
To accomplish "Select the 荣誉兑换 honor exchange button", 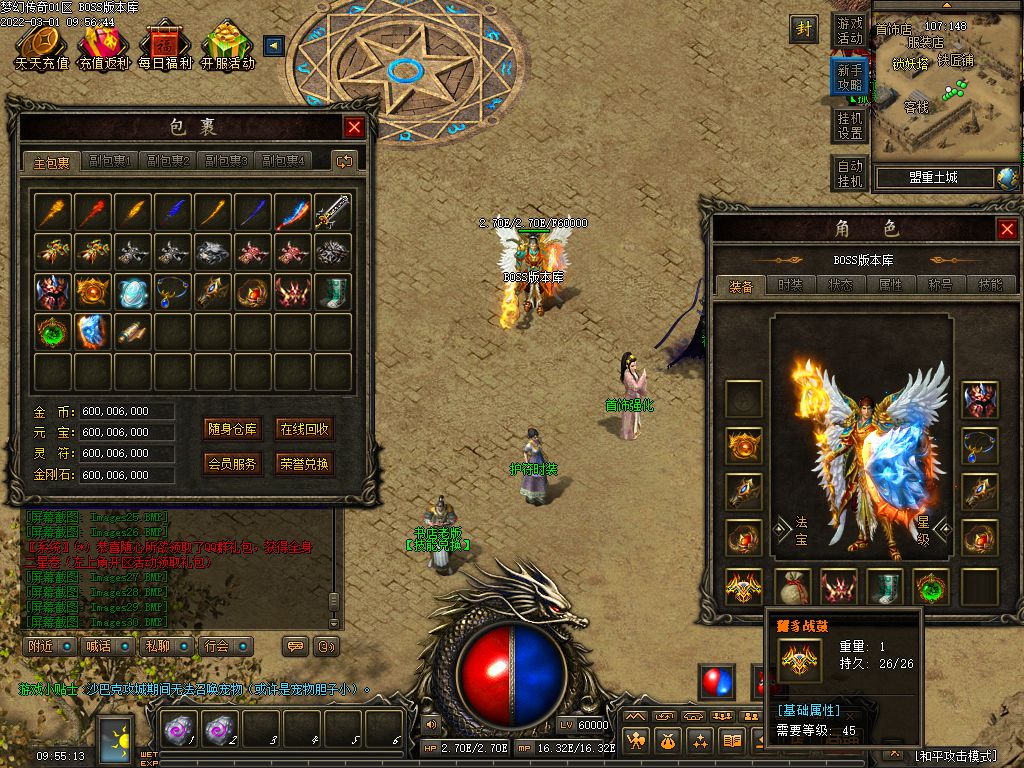I will [x=304, y=464].
